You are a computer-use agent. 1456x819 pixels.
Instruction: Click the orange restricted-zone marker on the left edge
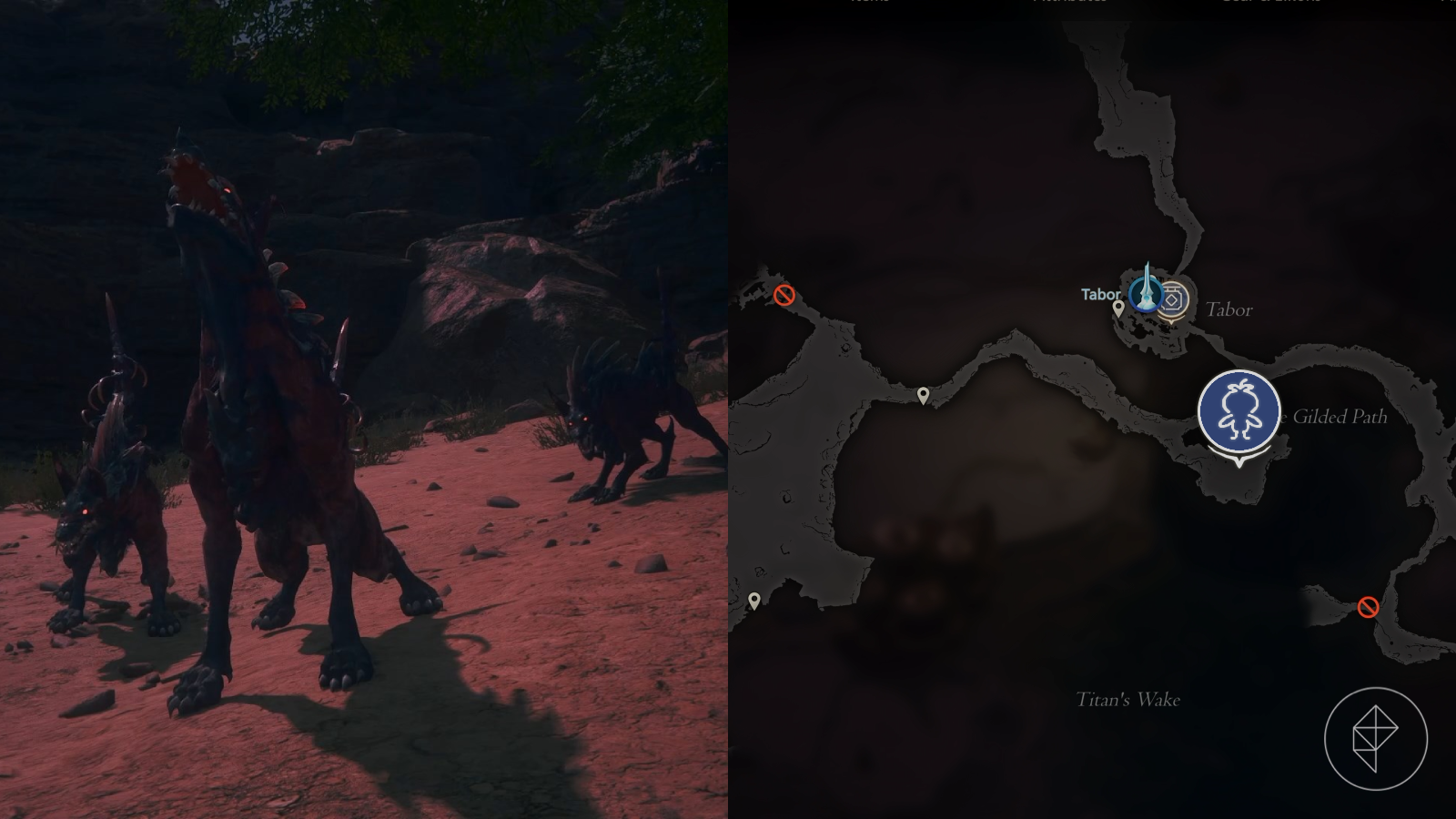[785, 294]
